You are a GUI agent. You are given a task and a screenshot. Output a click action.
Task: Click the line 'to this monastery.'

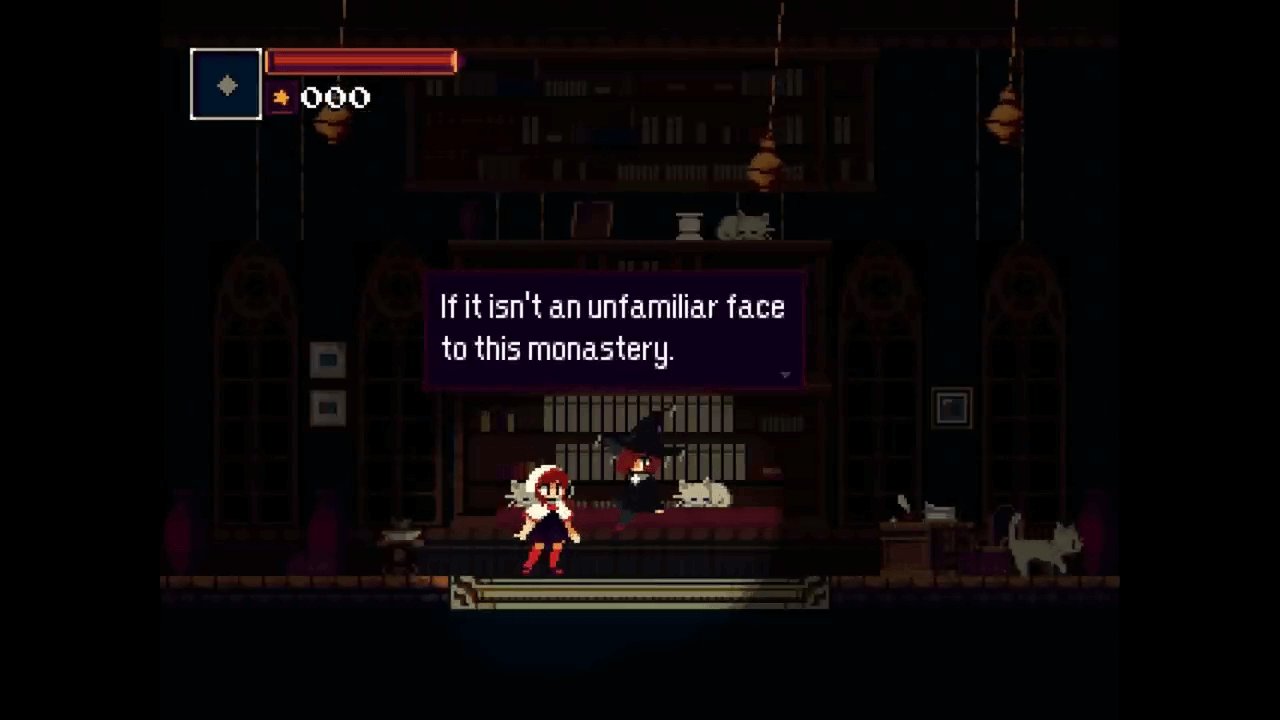coord(557,349)
